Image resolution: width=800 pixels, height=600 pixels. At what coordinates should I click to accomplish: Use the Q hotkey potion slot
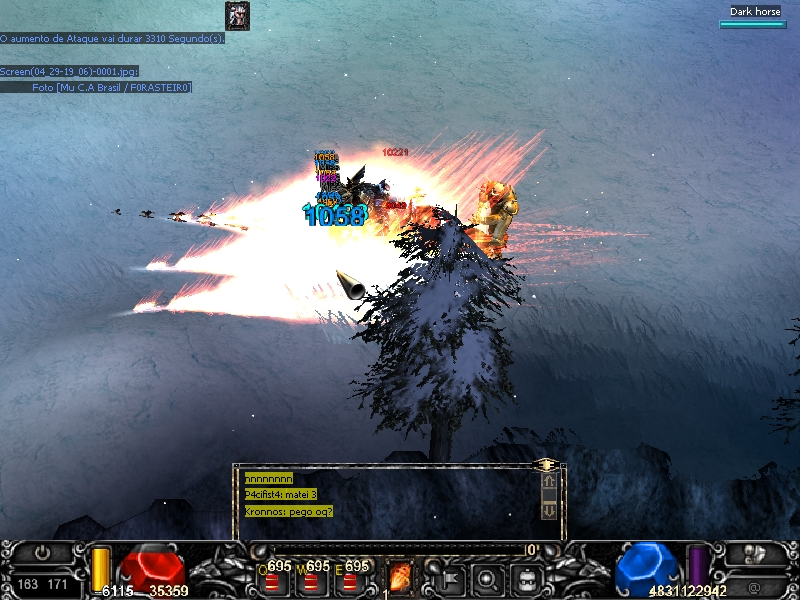click(x=273, y=580)
